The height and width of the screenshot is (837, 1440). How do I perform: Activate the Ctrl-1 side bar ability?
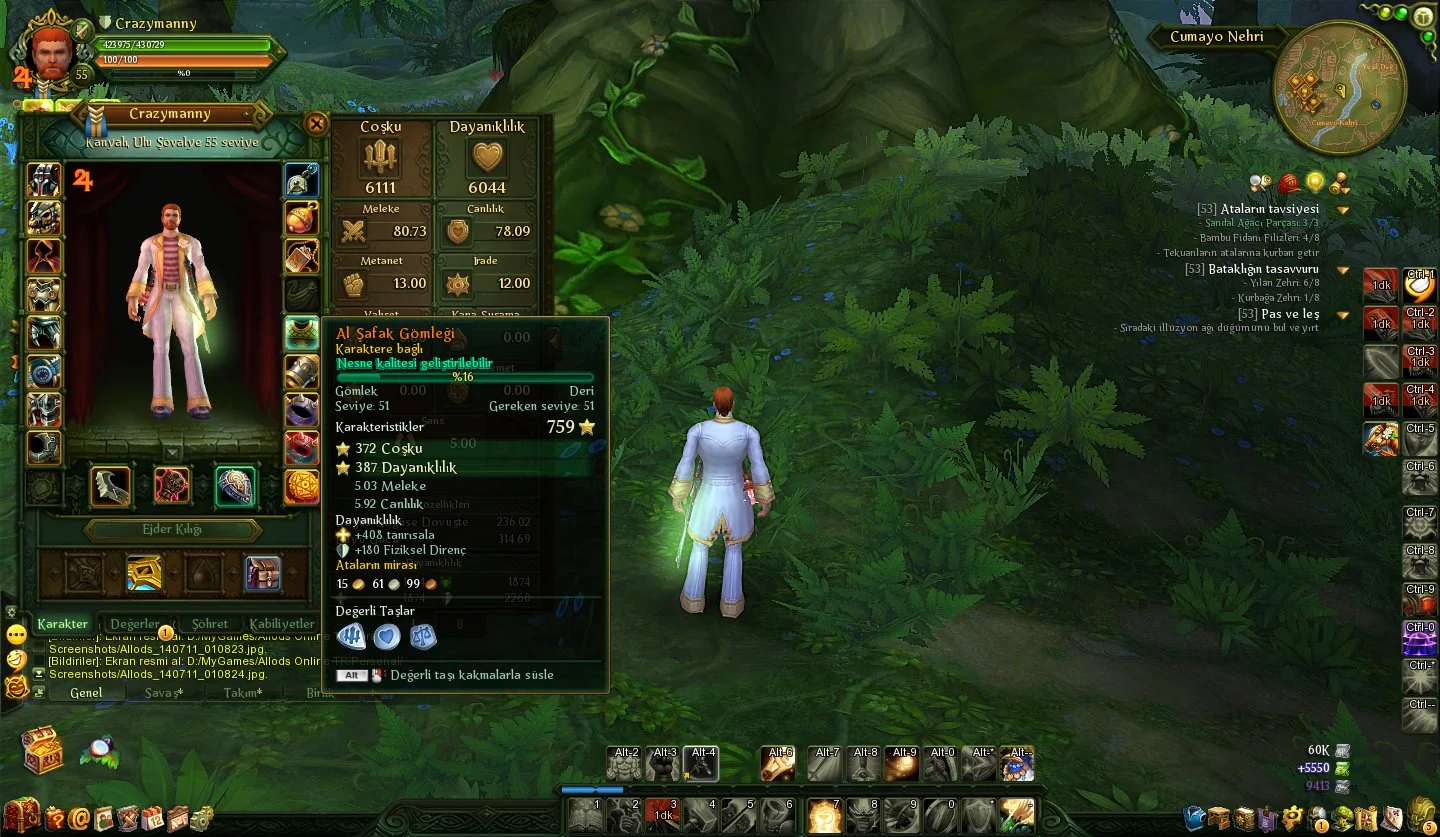1420,287
